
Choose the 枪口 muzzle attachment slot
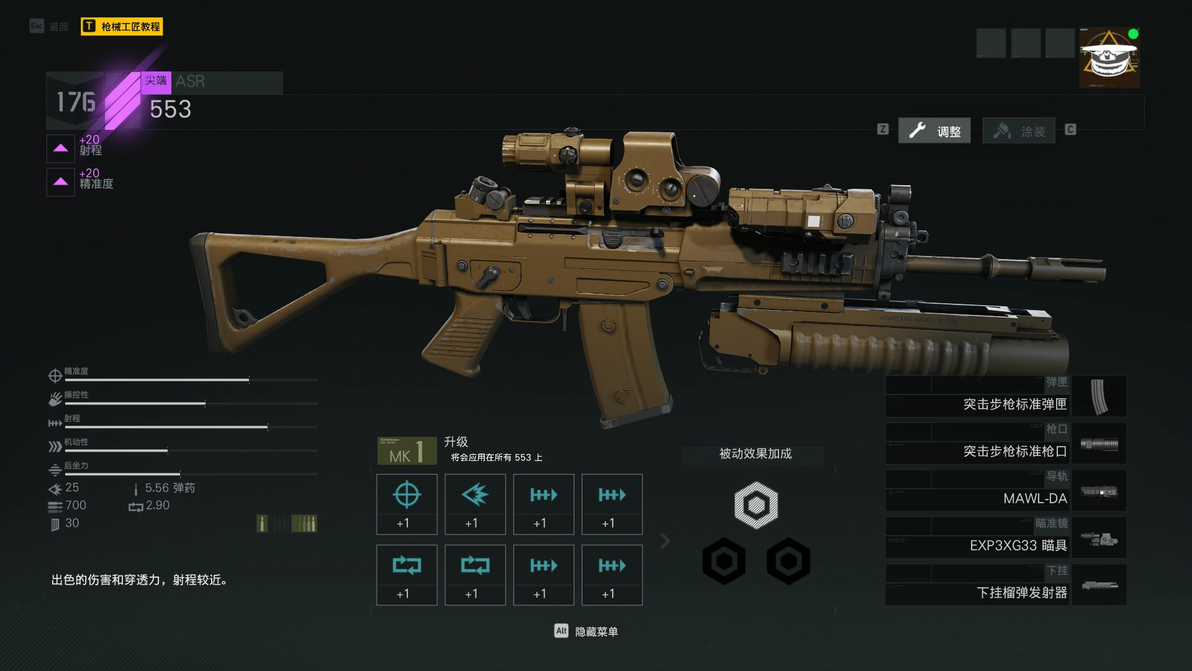click(x=1005, y=444)
